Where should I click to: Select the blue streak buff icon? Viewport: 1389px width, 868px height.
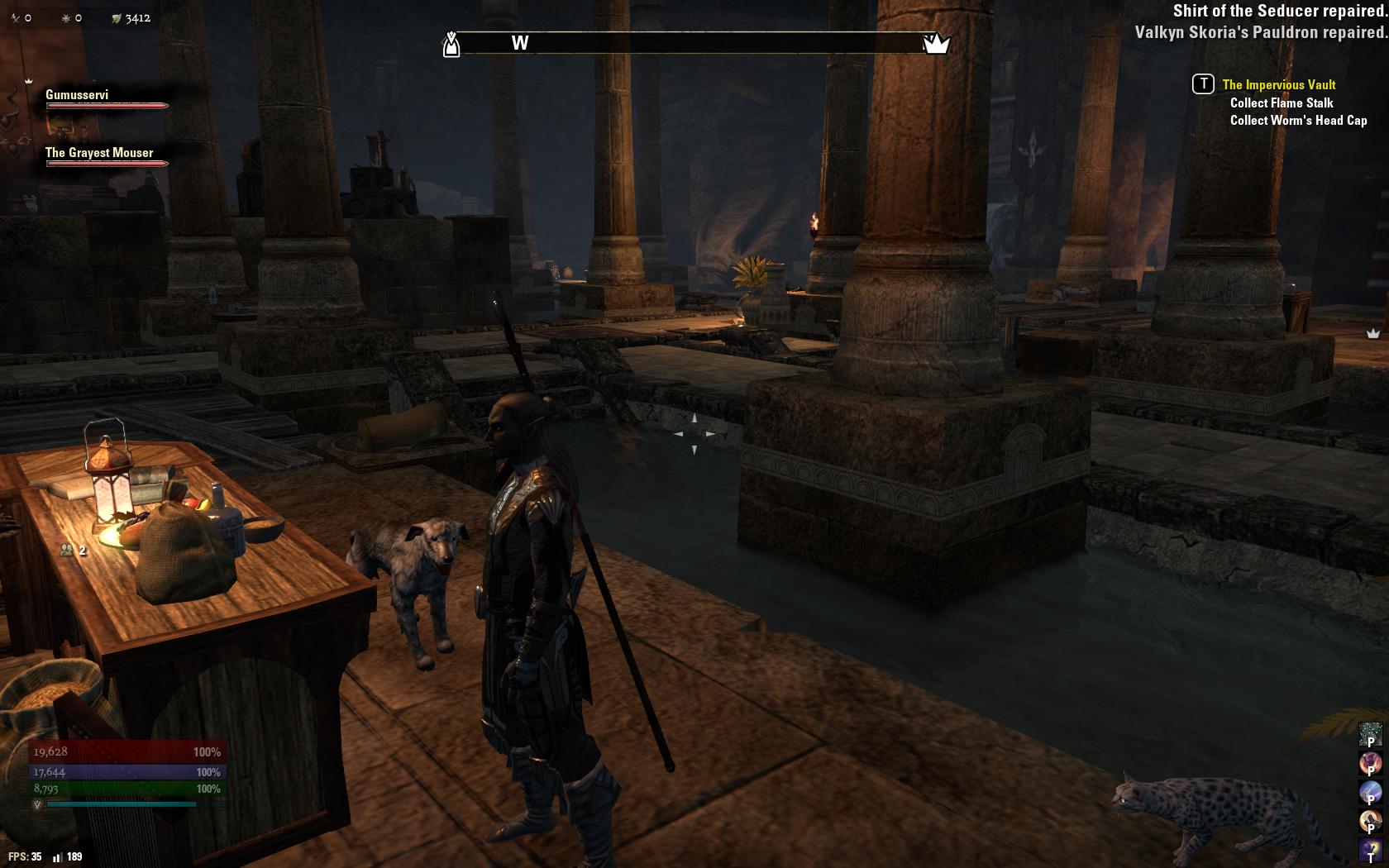pos(1370,791)
